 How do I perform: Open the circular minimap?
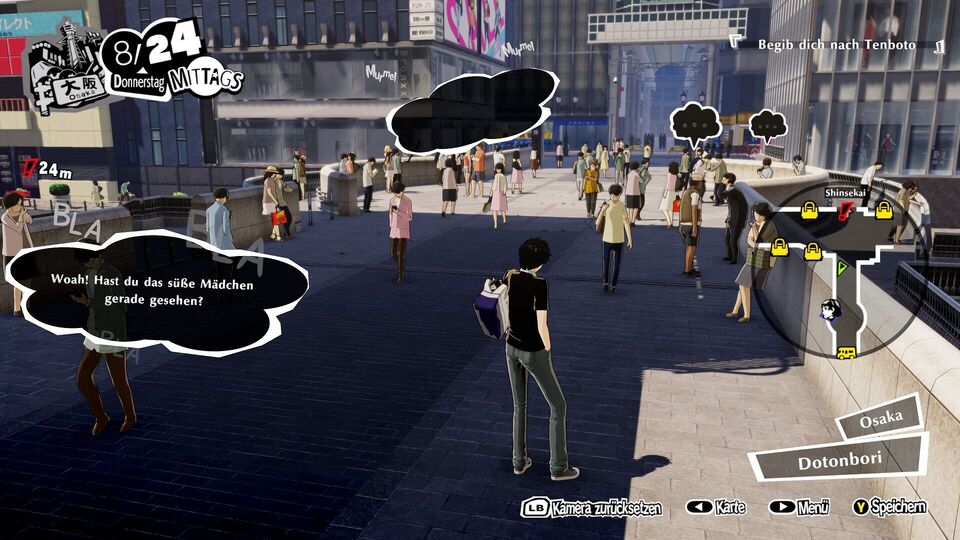pyautogui.click(x=838, y=270)
